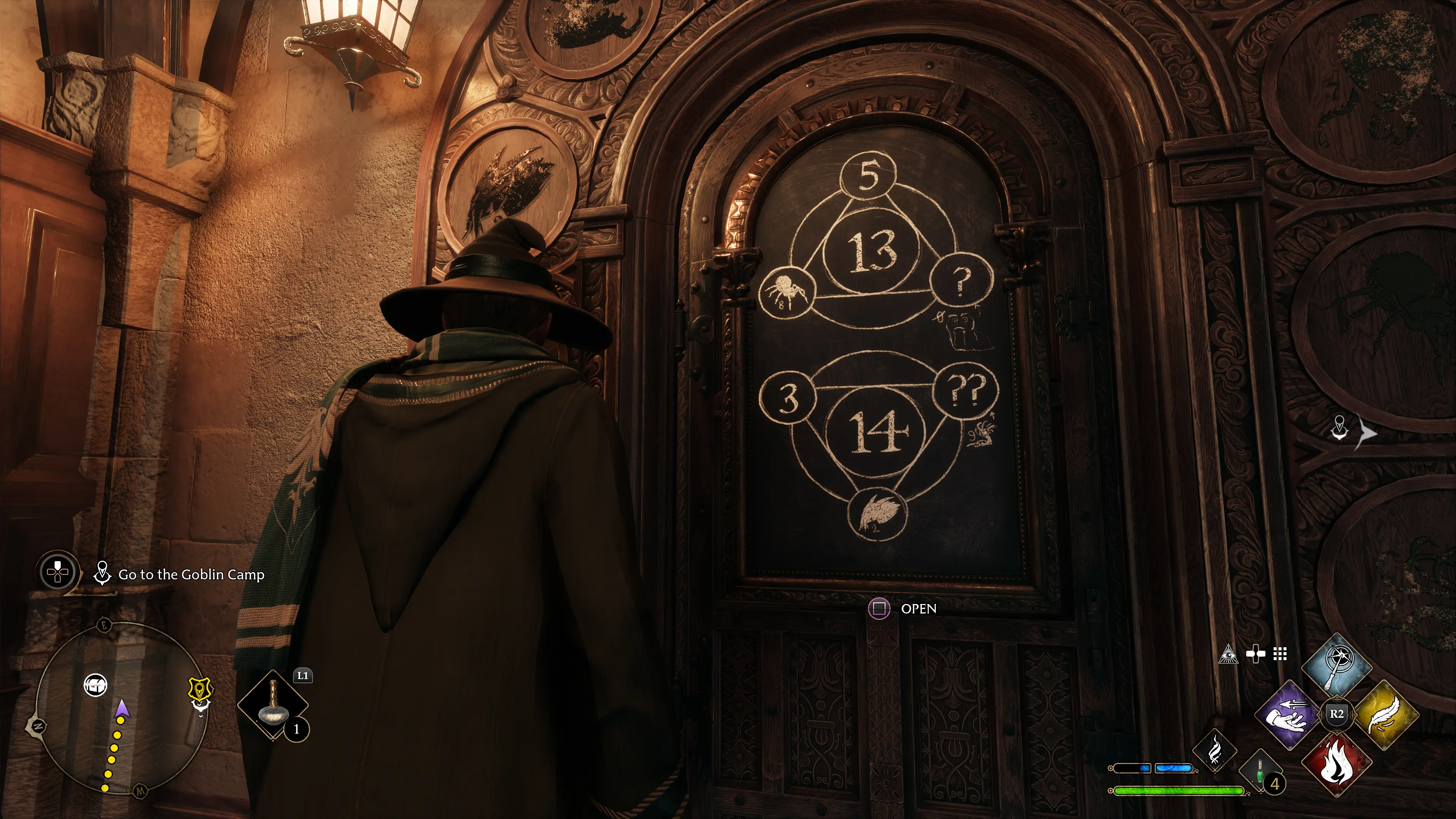Image resolution: width=1456 pixels, height=819 pixels.
Task: Cast Incendio from the red flame slot
Action: tap(1336, 763)
